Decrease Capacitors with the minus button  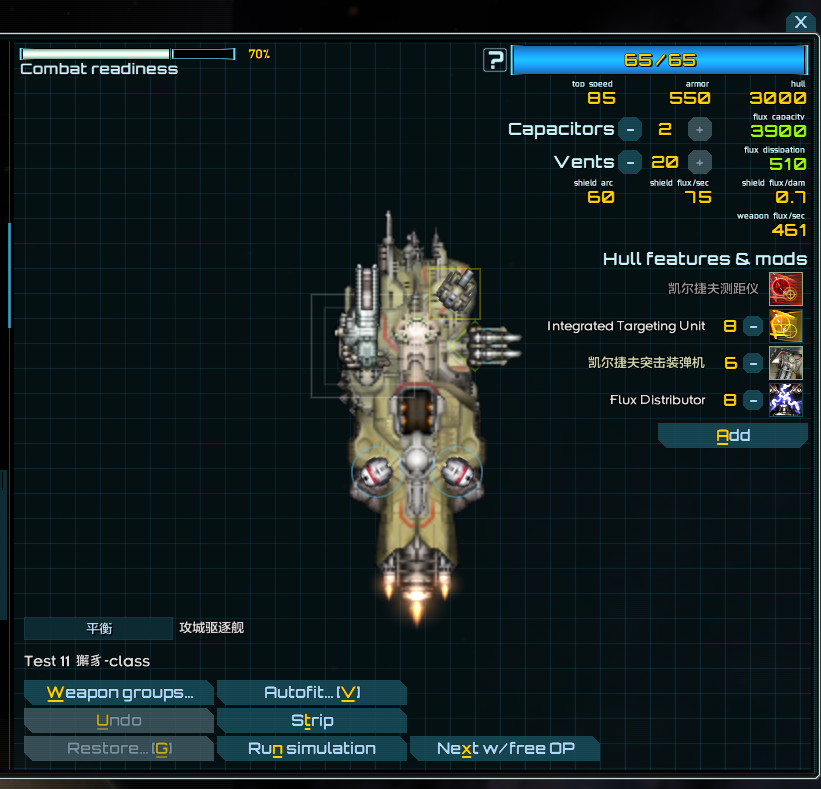coord(629,129)
